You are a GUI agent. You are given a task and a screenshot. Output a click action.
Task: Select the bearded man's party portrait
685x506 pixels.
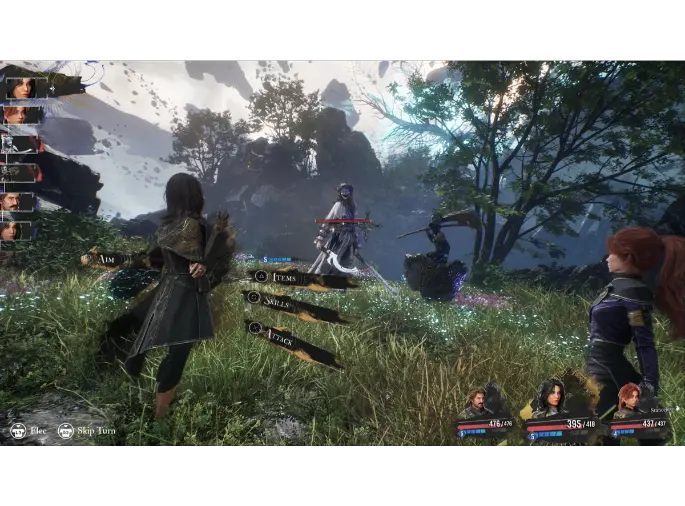coord(476,401)
